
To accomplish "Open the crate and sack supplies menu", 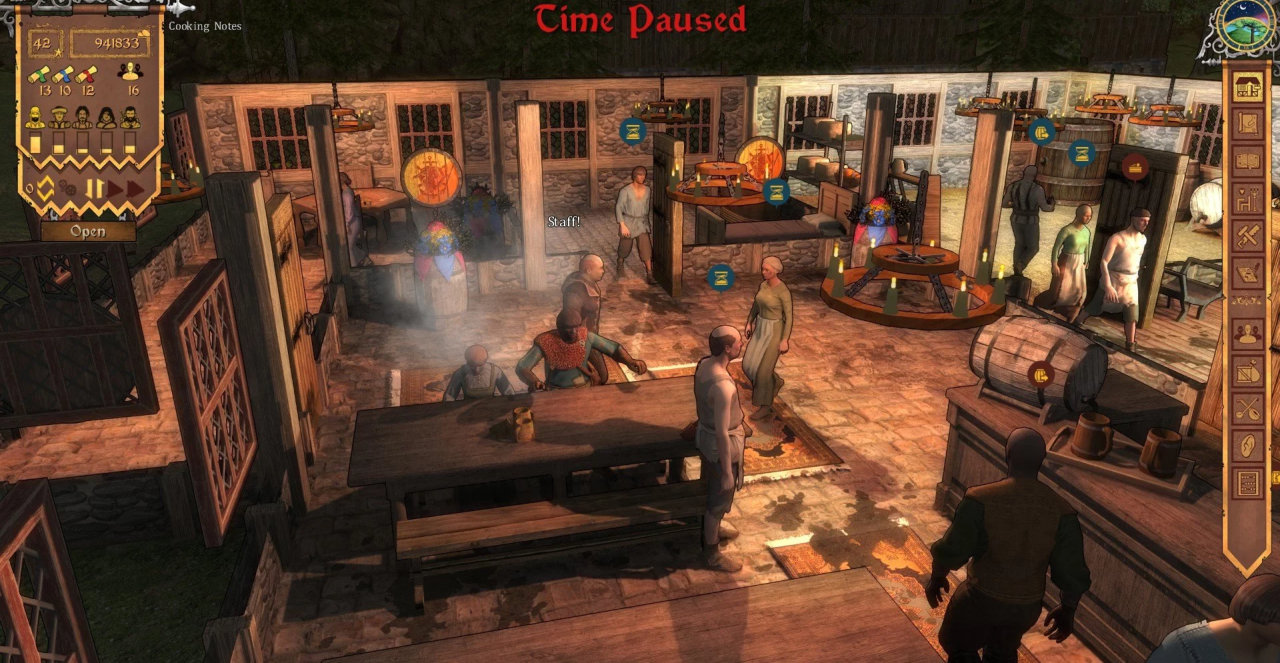I will coord(1247,371).
